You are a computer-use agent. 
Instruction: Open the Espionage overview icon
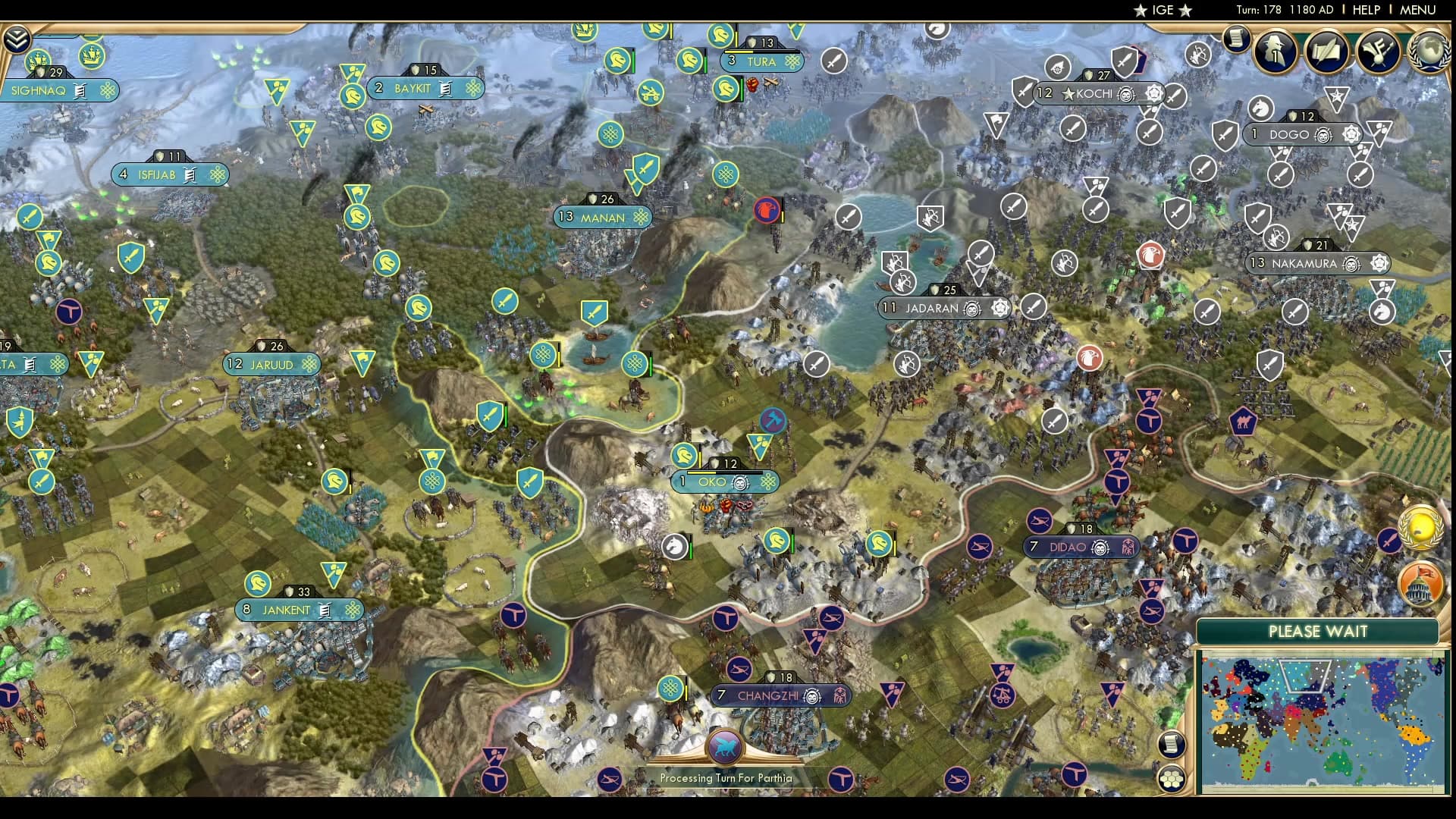tap(1276, 50)
